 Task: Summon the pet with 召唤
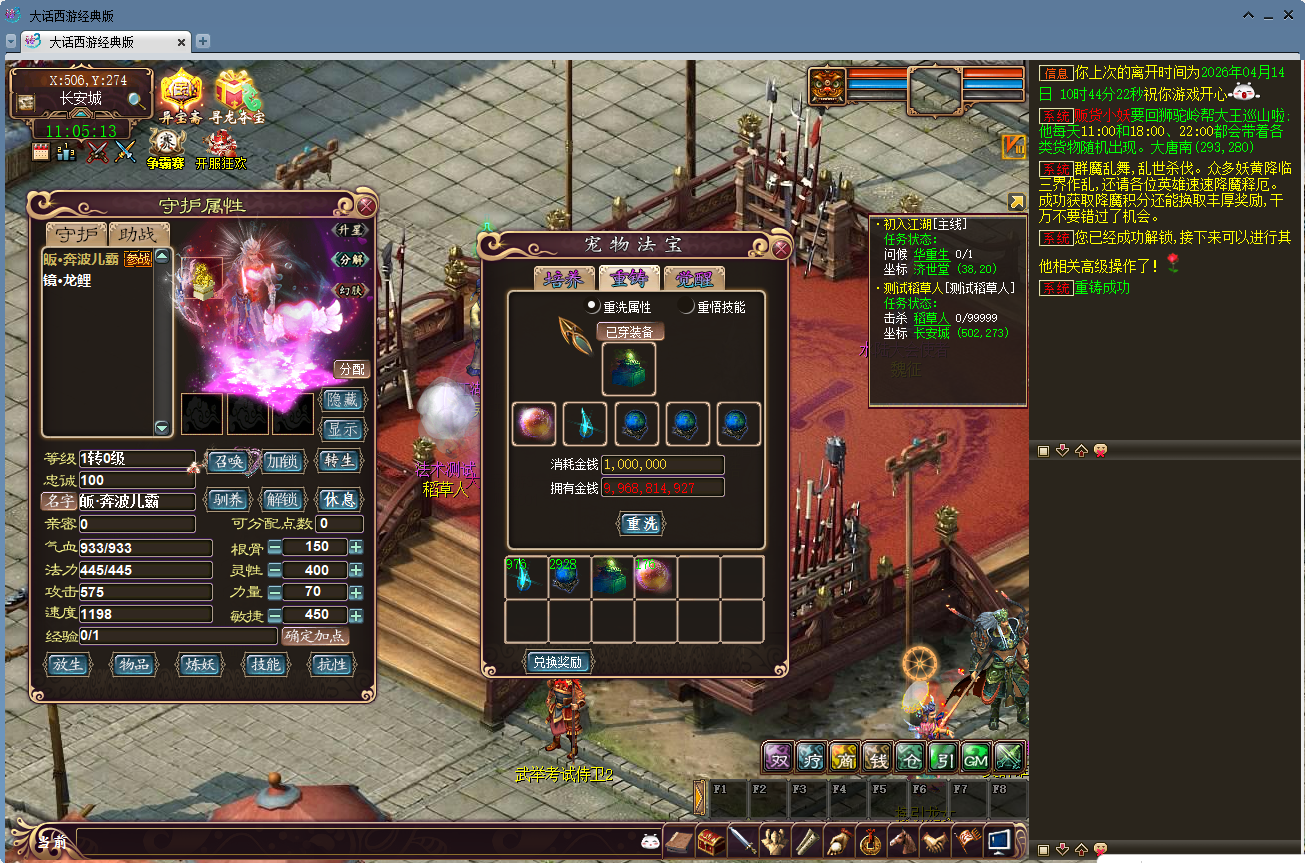point(226,461)
